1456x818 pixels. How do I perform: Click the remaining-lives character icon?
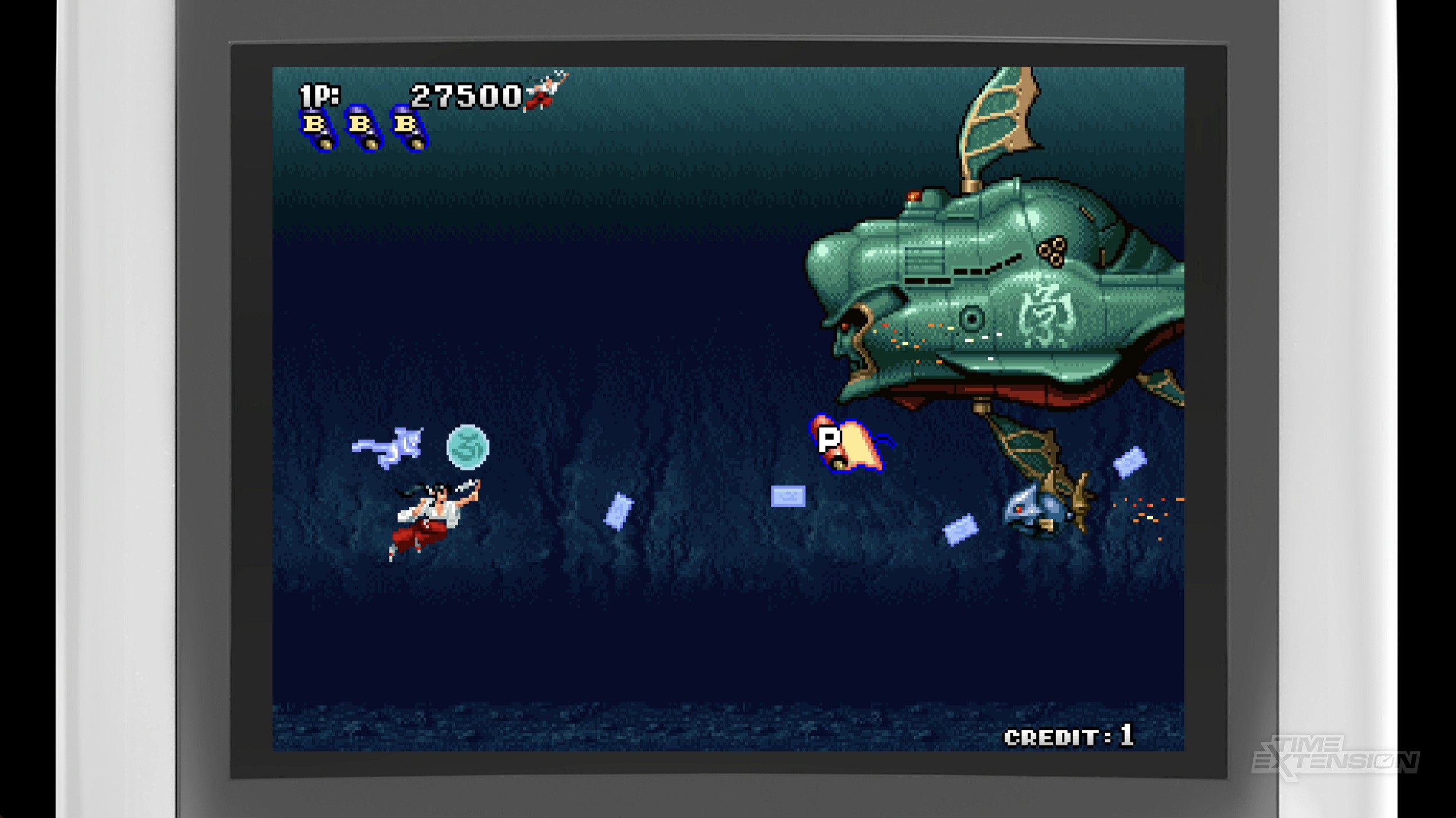coord(546,91)
